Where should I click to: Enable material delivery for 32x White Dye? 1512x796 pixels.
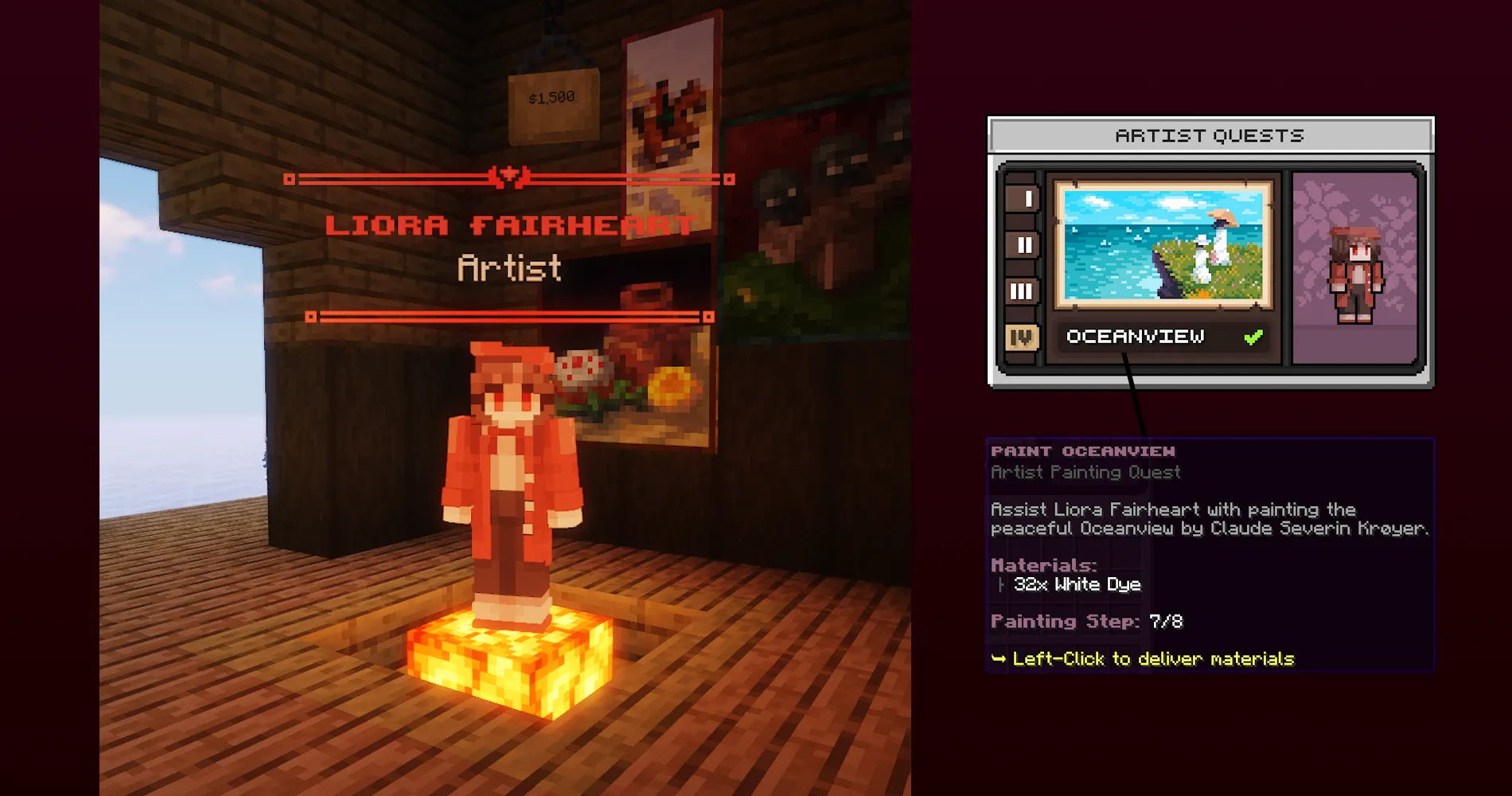[x=1077, y=583]
